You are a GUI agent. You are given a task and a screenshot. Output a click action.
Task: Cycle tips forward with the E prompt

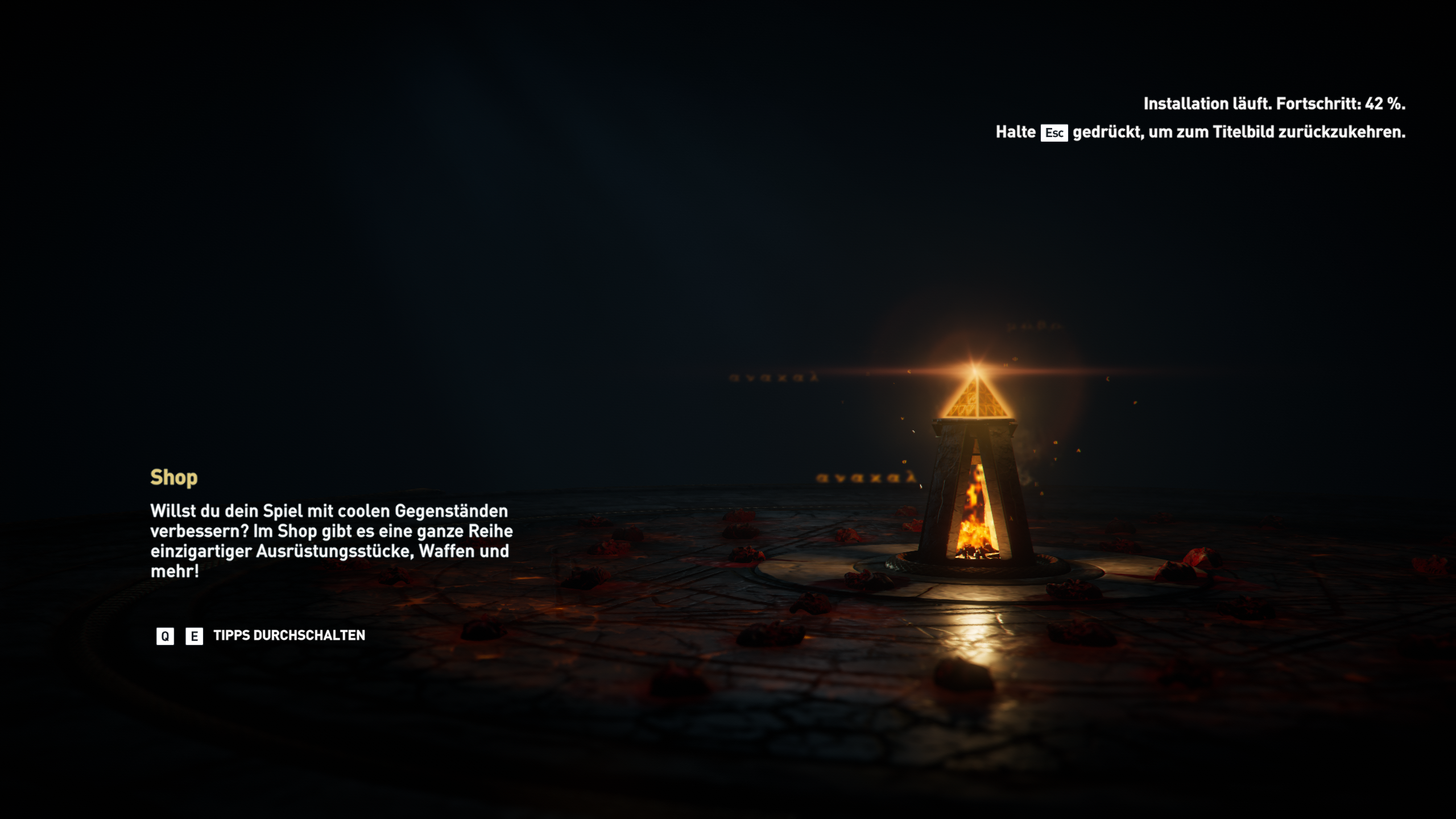click(193, 637)
